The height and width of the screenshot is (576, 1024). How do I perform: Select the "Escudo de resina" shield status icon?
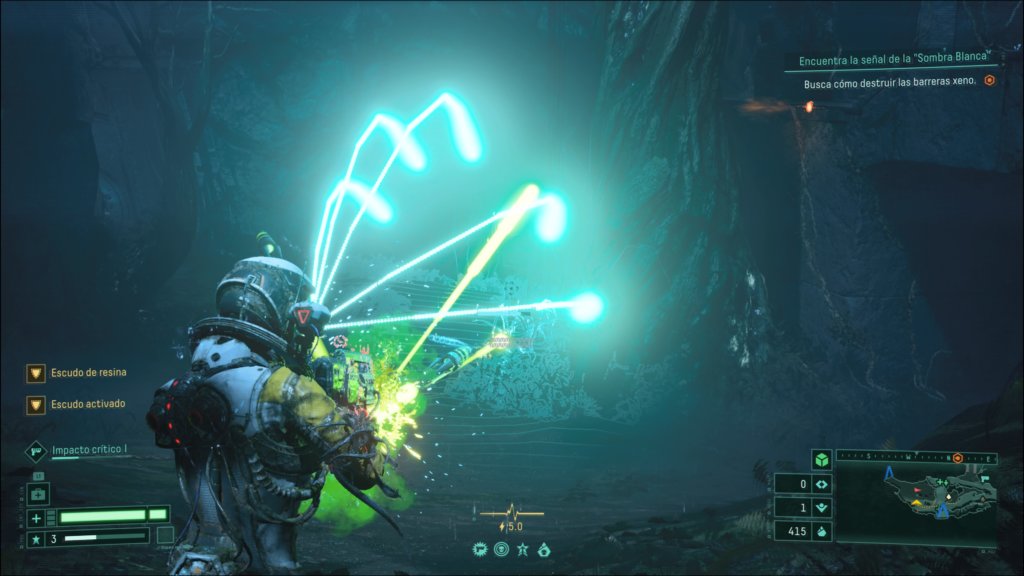click(36, 373)
